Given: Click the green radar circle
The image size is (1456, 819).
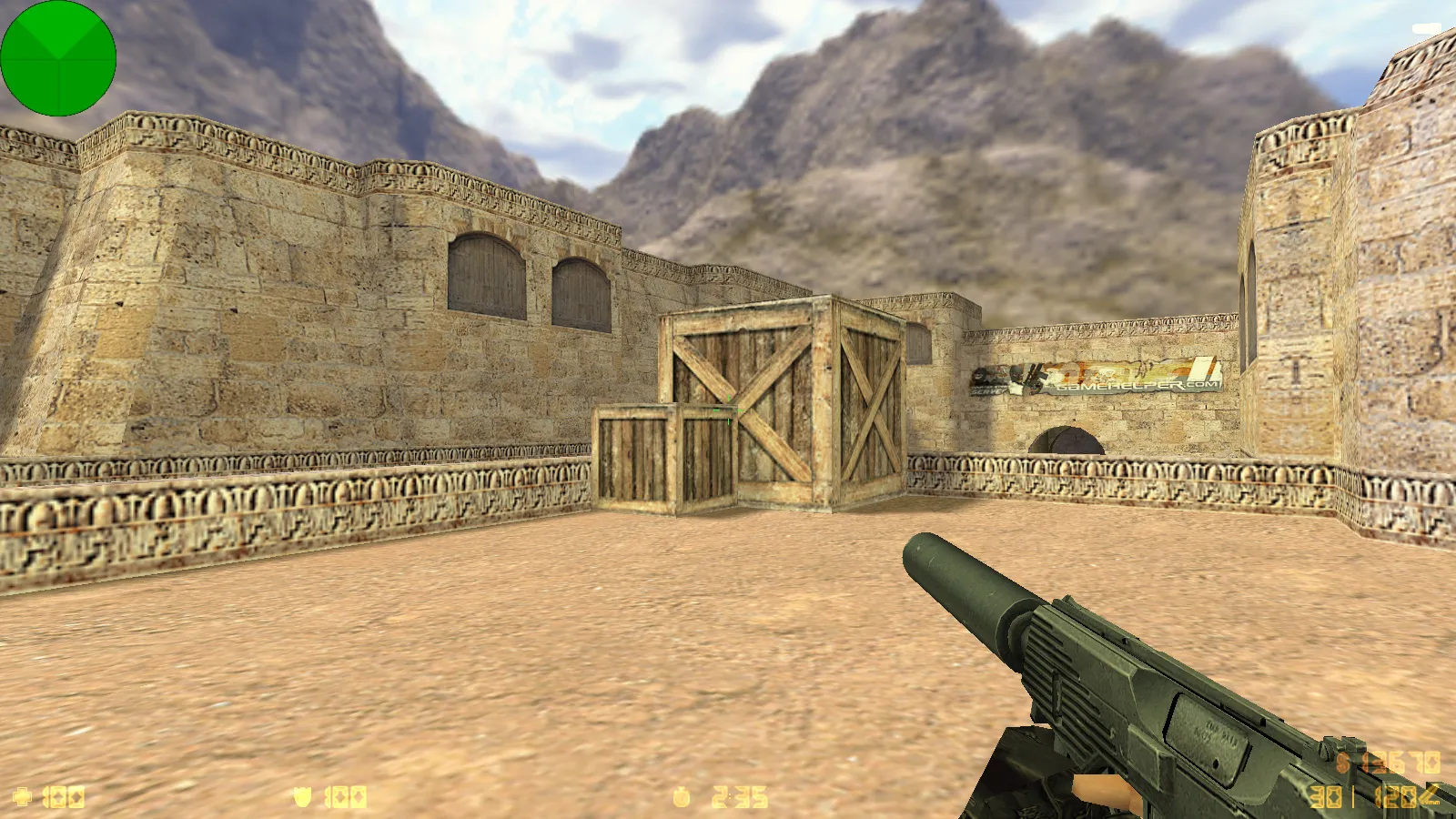Looking at the screenshot, I should pyautogui.click(x=58, y=57).
